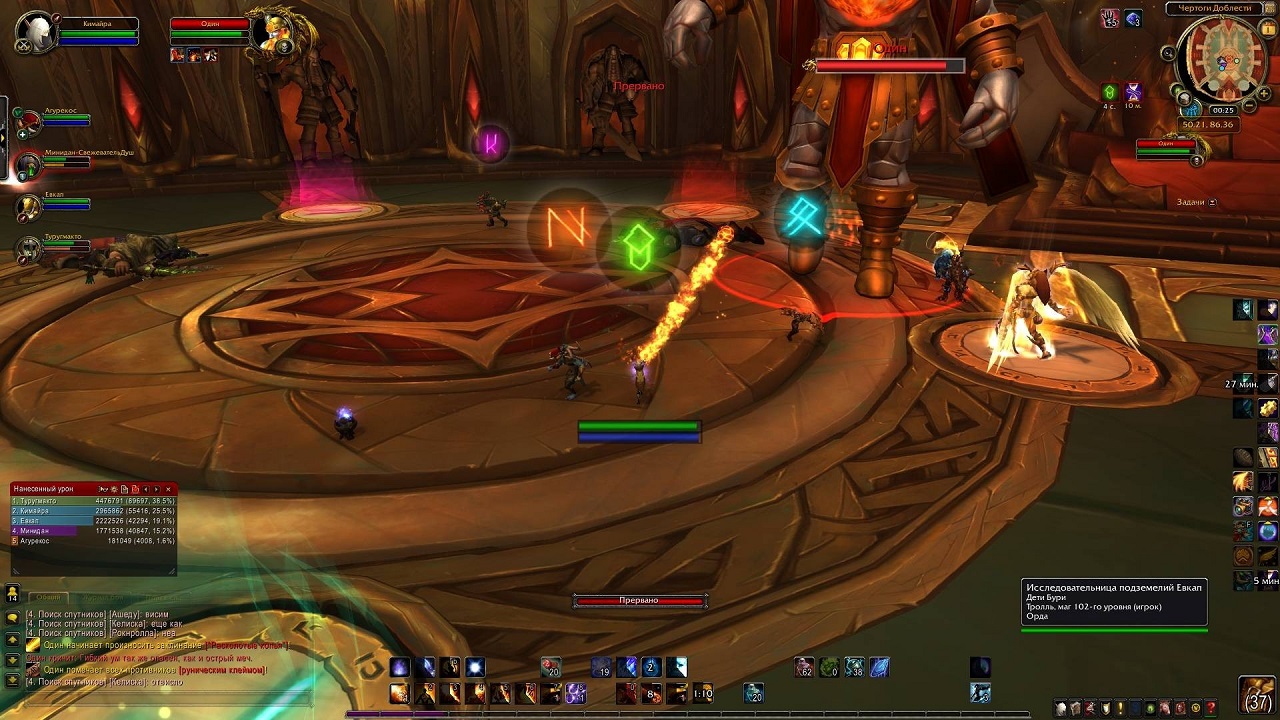Collapse the Задачи objectives tracker
Image resolution: width=1280 pixels, height=720 pixels.
pyautogui.click(x=1213, y=202)
